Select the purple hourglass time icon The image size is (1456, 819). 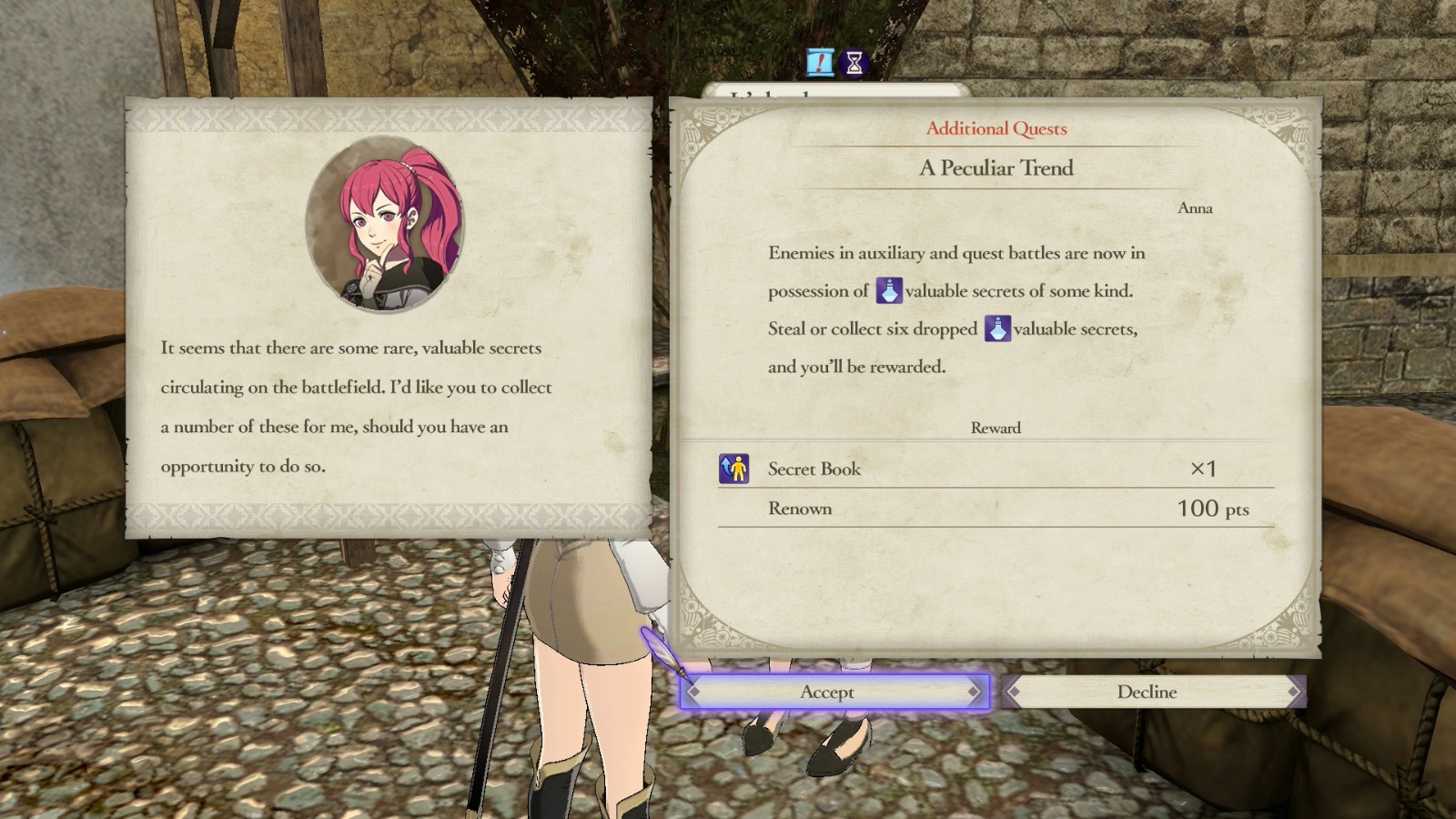[853, 65]
